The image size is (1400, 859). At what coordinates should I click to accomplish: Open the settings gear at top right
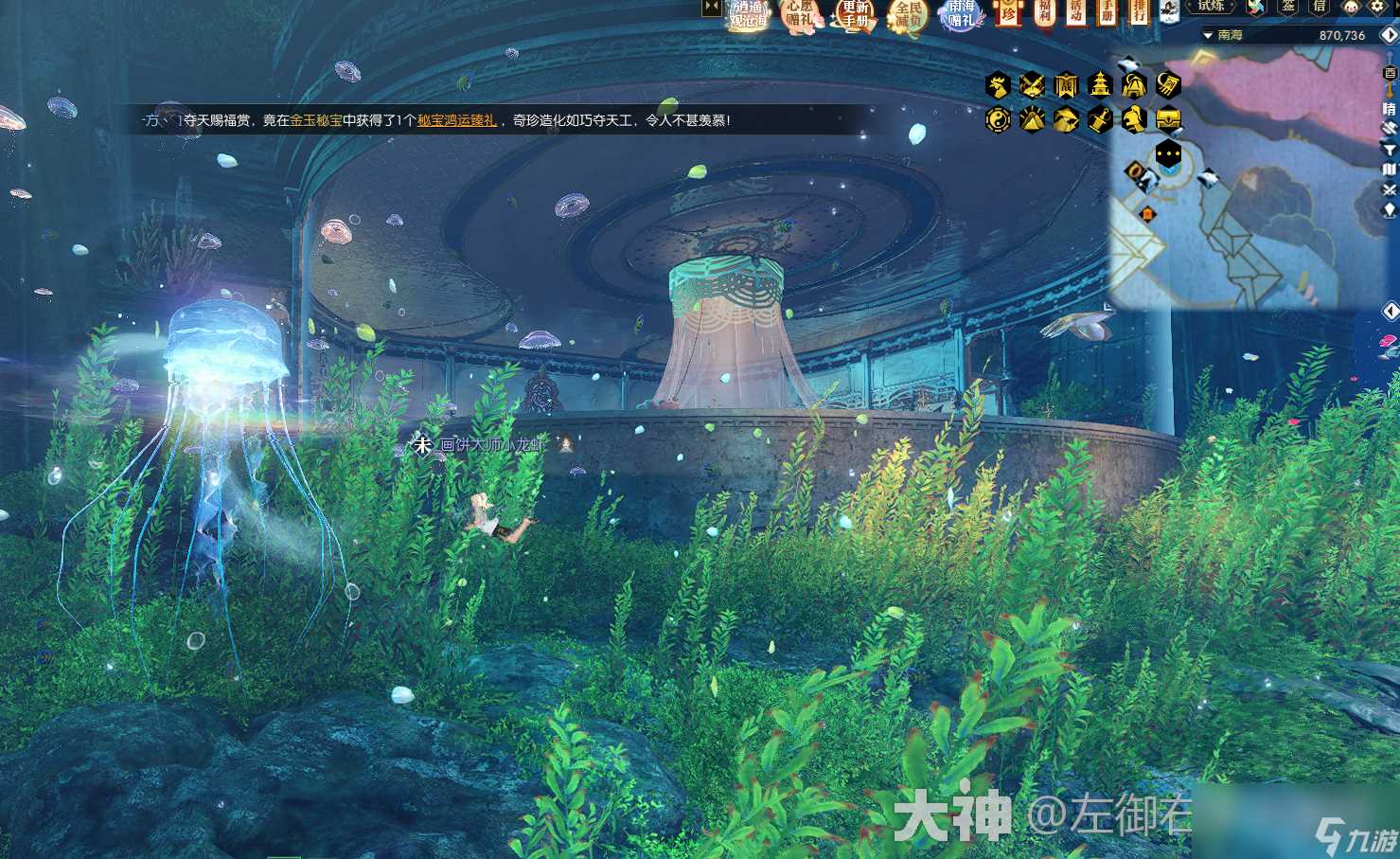coord(1377,8)
